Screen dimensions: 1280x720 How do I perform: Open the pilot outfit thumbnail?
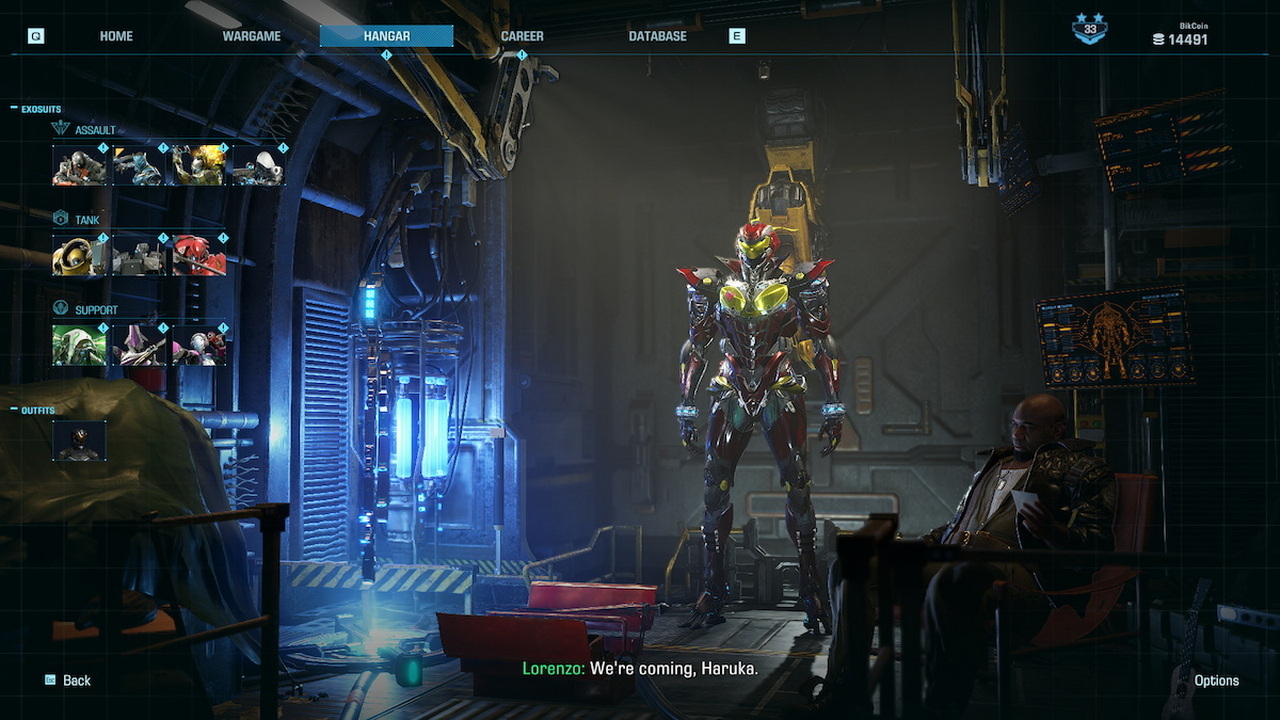point(79,441)
